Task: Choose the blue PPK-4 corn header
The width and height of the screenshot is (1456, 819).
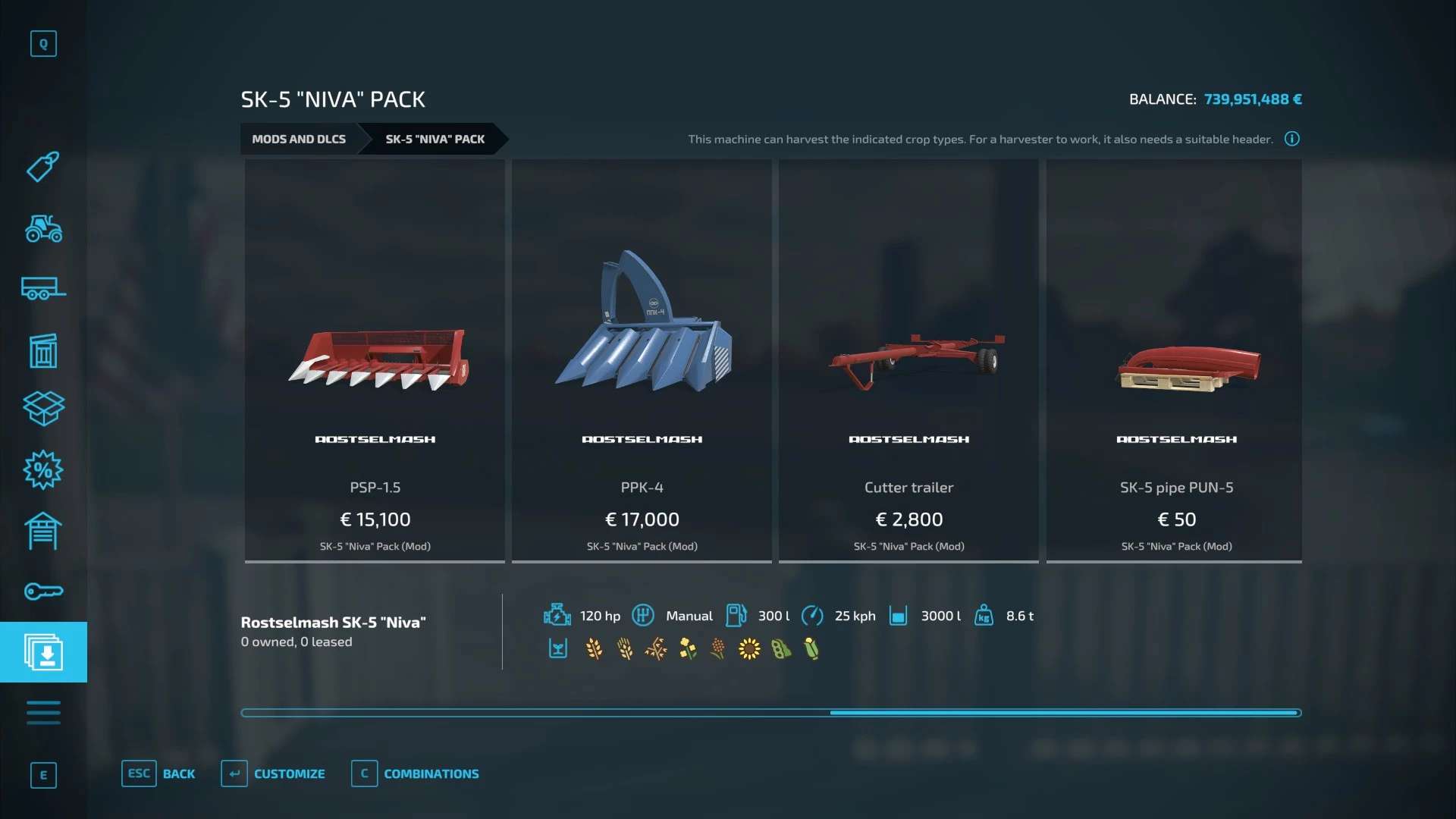Action: point(642,361)
